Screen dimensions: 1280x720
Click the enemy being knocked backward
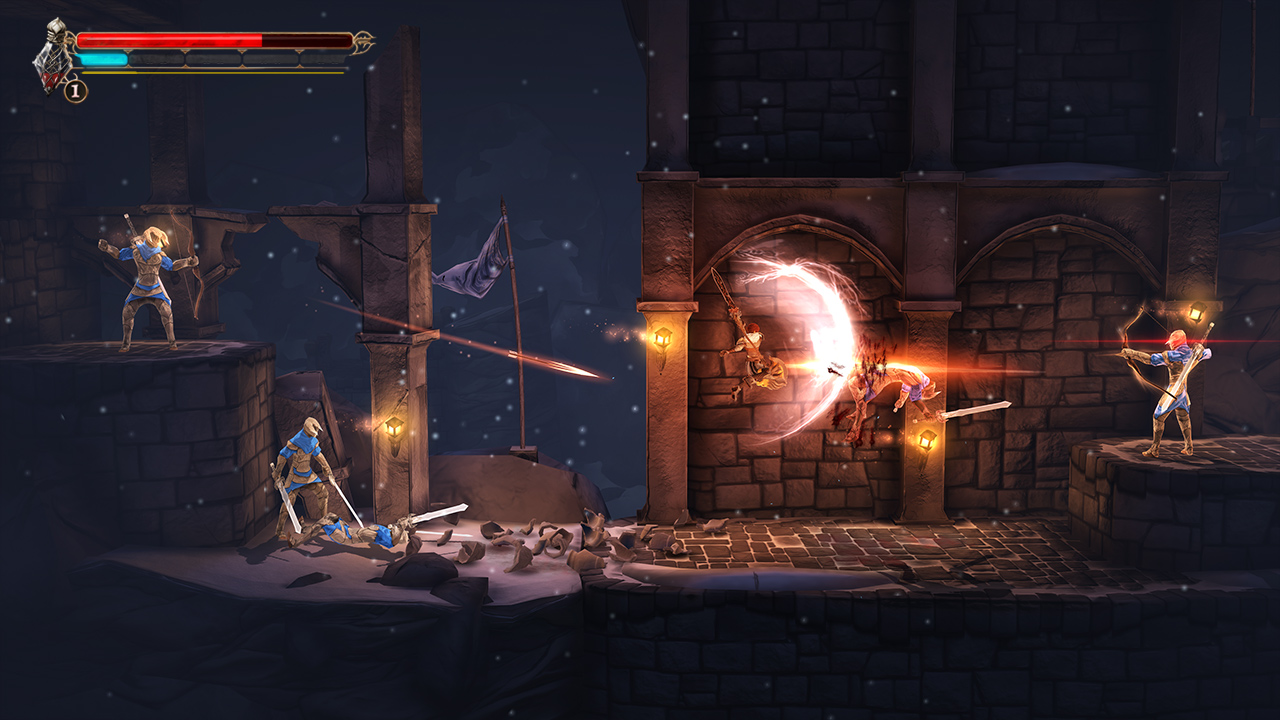[x=880, y=385]
